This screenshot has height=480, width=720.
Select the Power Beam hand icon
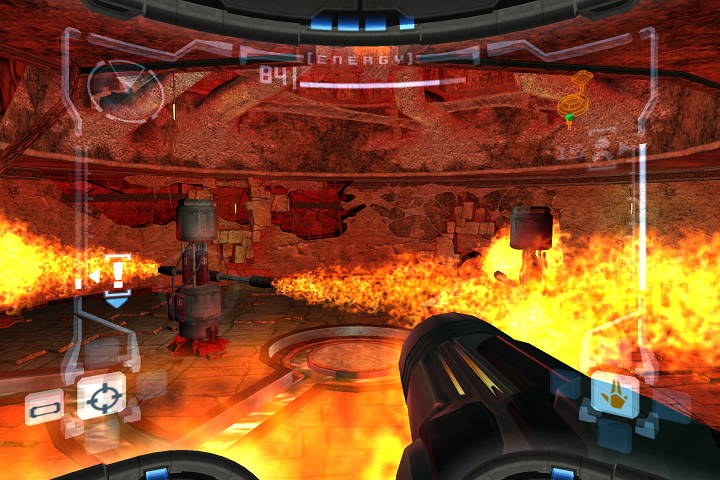click(614, 394)
